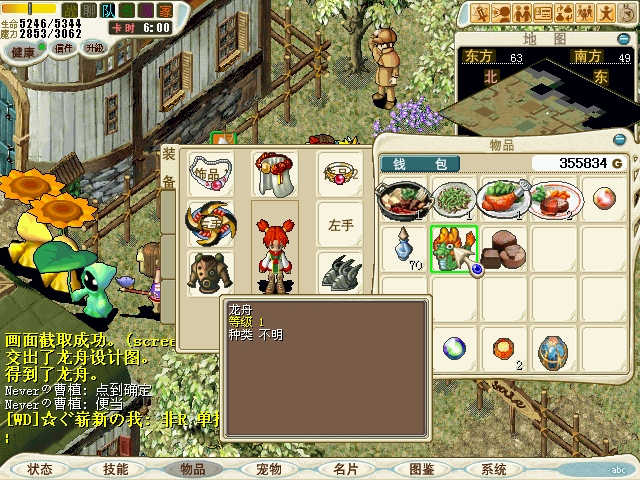The image size is (640, 480).
Task: Toggle the 物品 (Items) menu button
Action: click(x=192, y=468)
